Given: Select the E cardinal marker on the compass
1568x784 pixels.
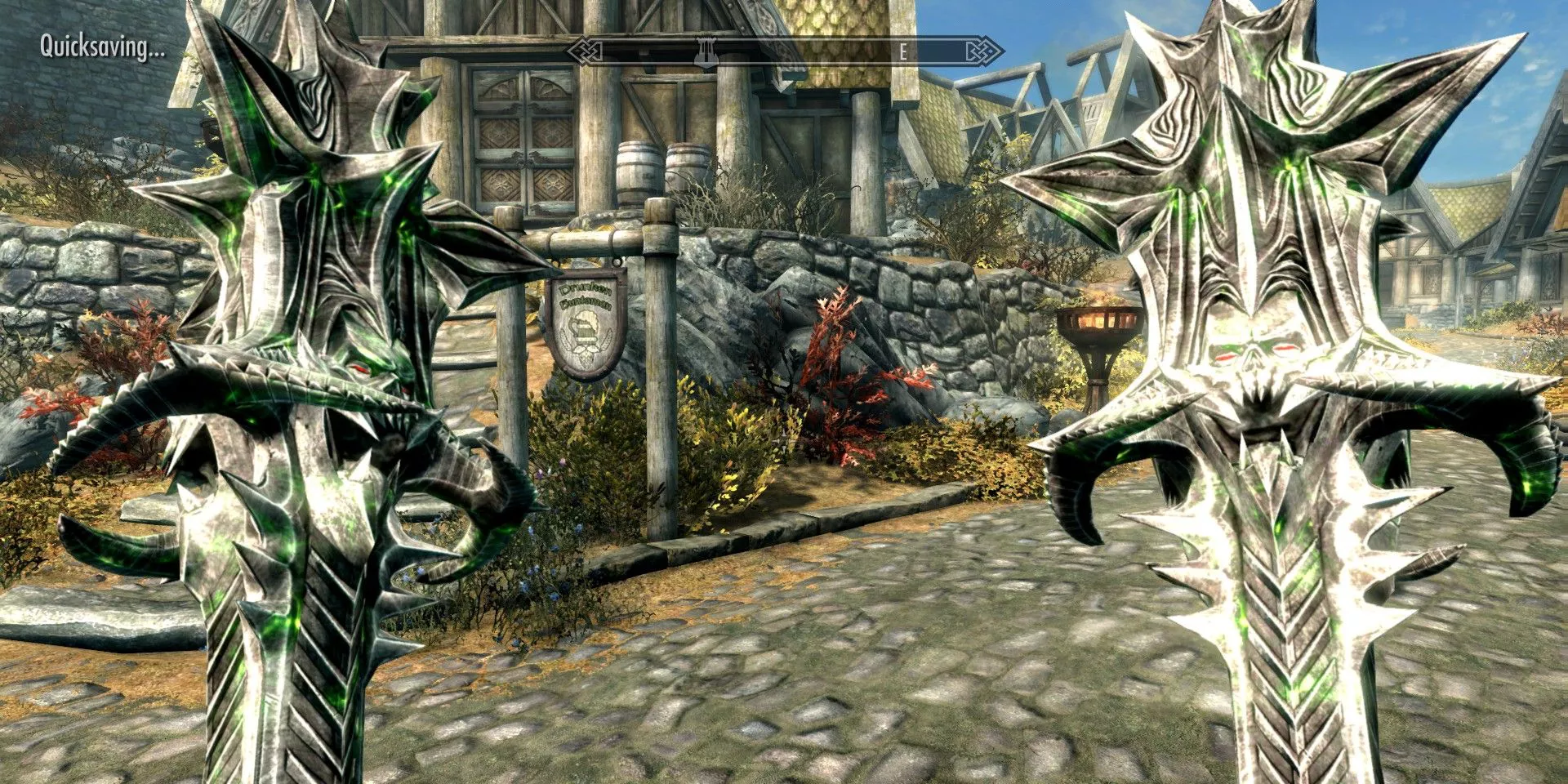Looking at the screenshot, I should tap(903, 51).
